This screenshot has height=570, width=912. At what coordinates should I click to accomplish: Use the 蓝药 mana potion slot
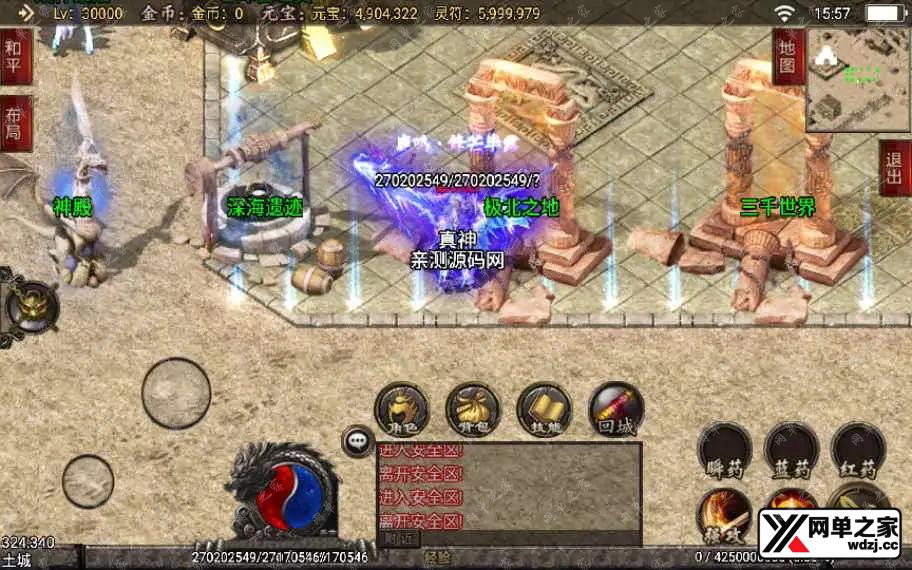pyautogui.click(x=791, y=449)
